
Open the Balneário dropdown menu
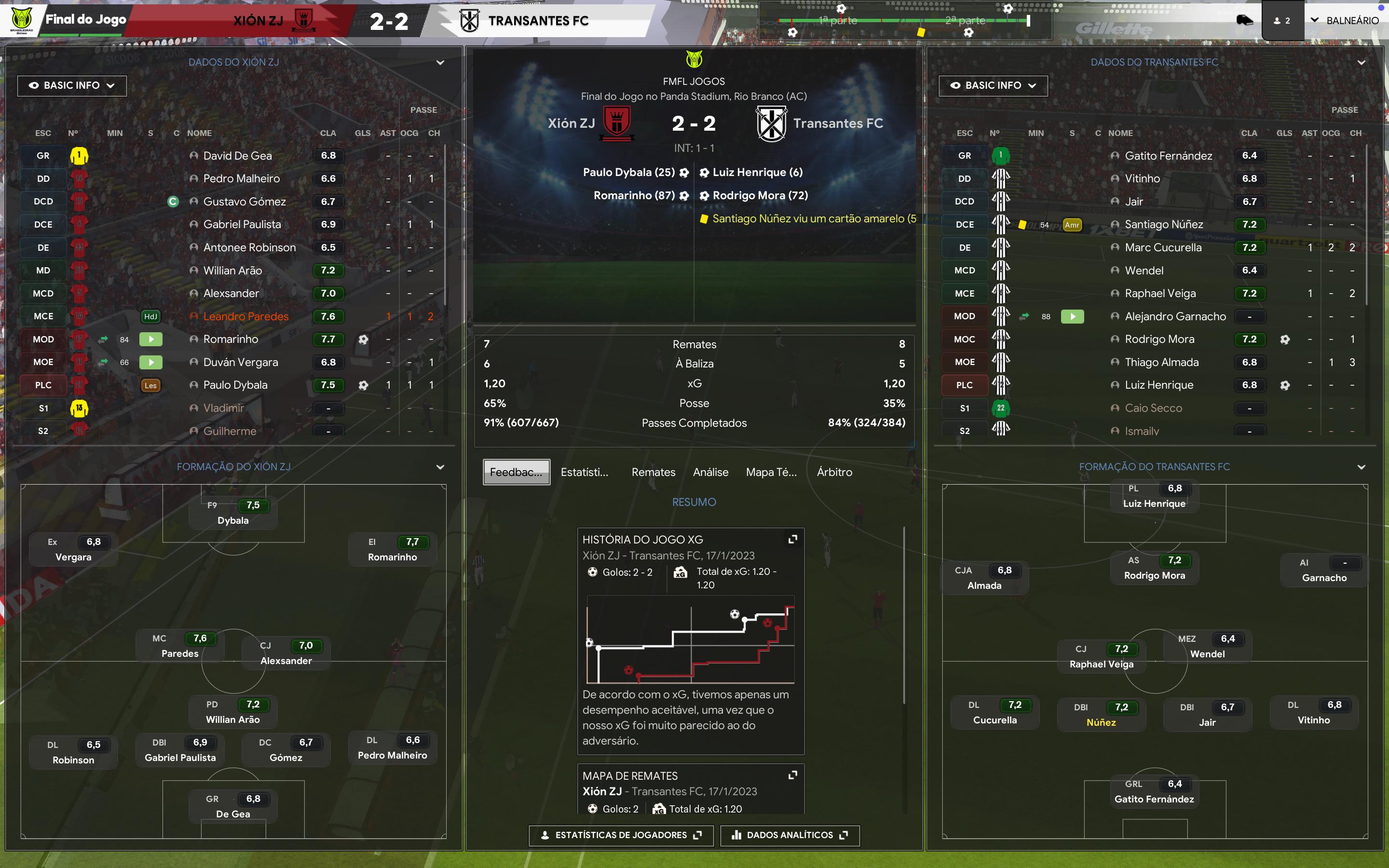(1344, 21)
